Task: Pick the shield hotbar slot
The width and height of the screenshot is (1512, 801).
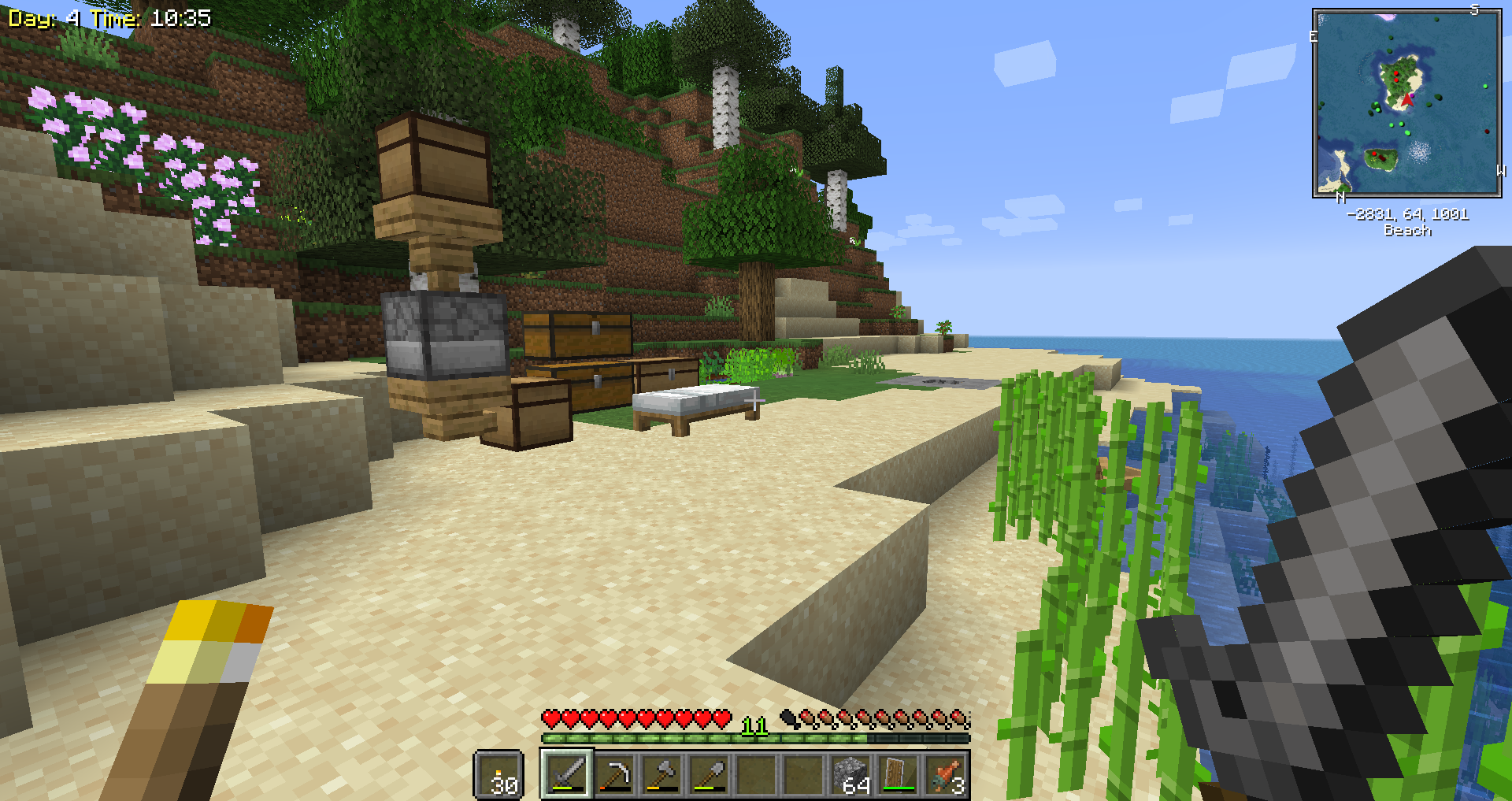Action: (898, 774)
